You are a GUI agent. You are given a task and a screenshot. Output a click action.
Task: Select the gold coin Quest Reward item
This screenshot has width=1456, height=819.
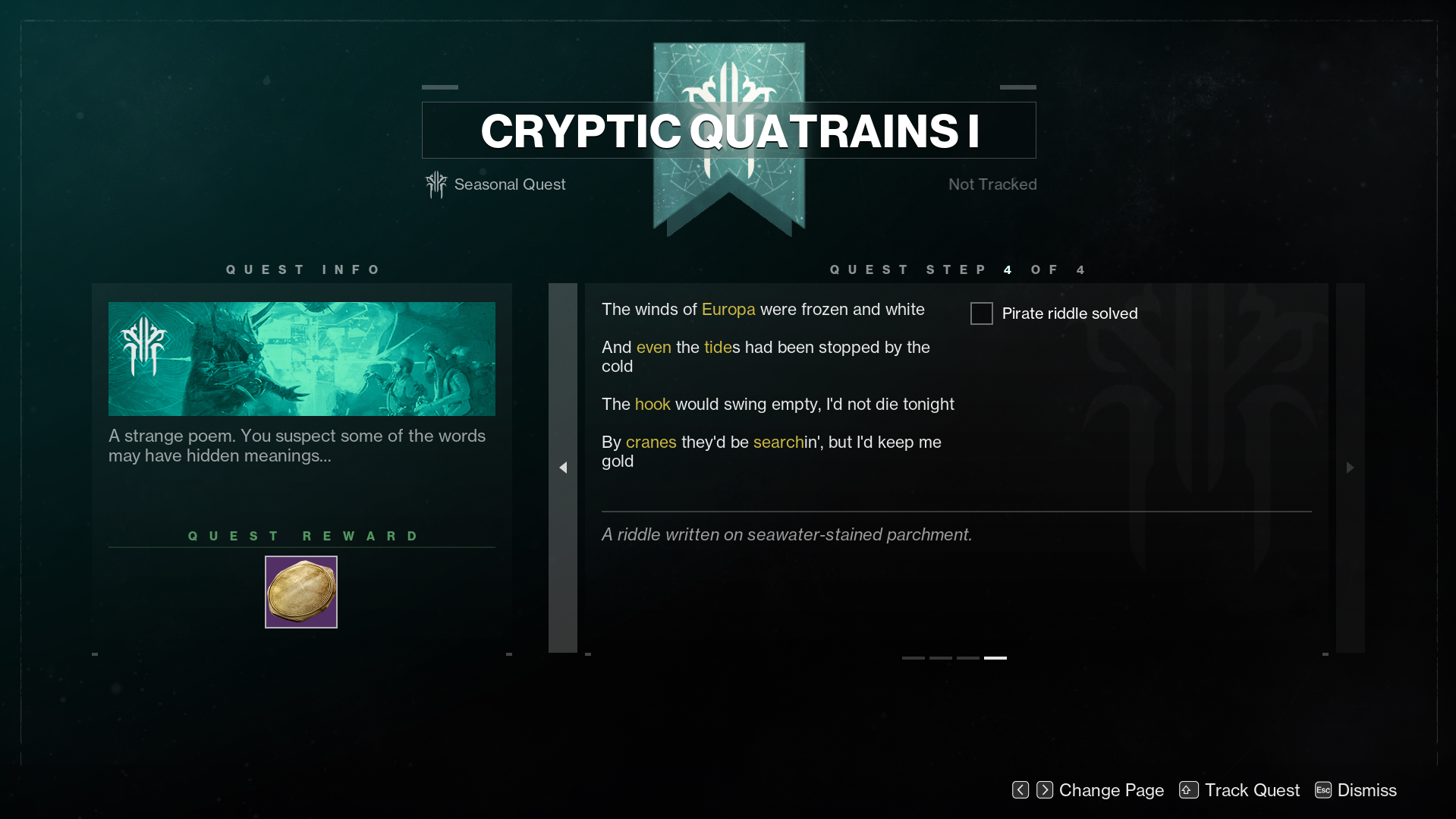[300, 591]
